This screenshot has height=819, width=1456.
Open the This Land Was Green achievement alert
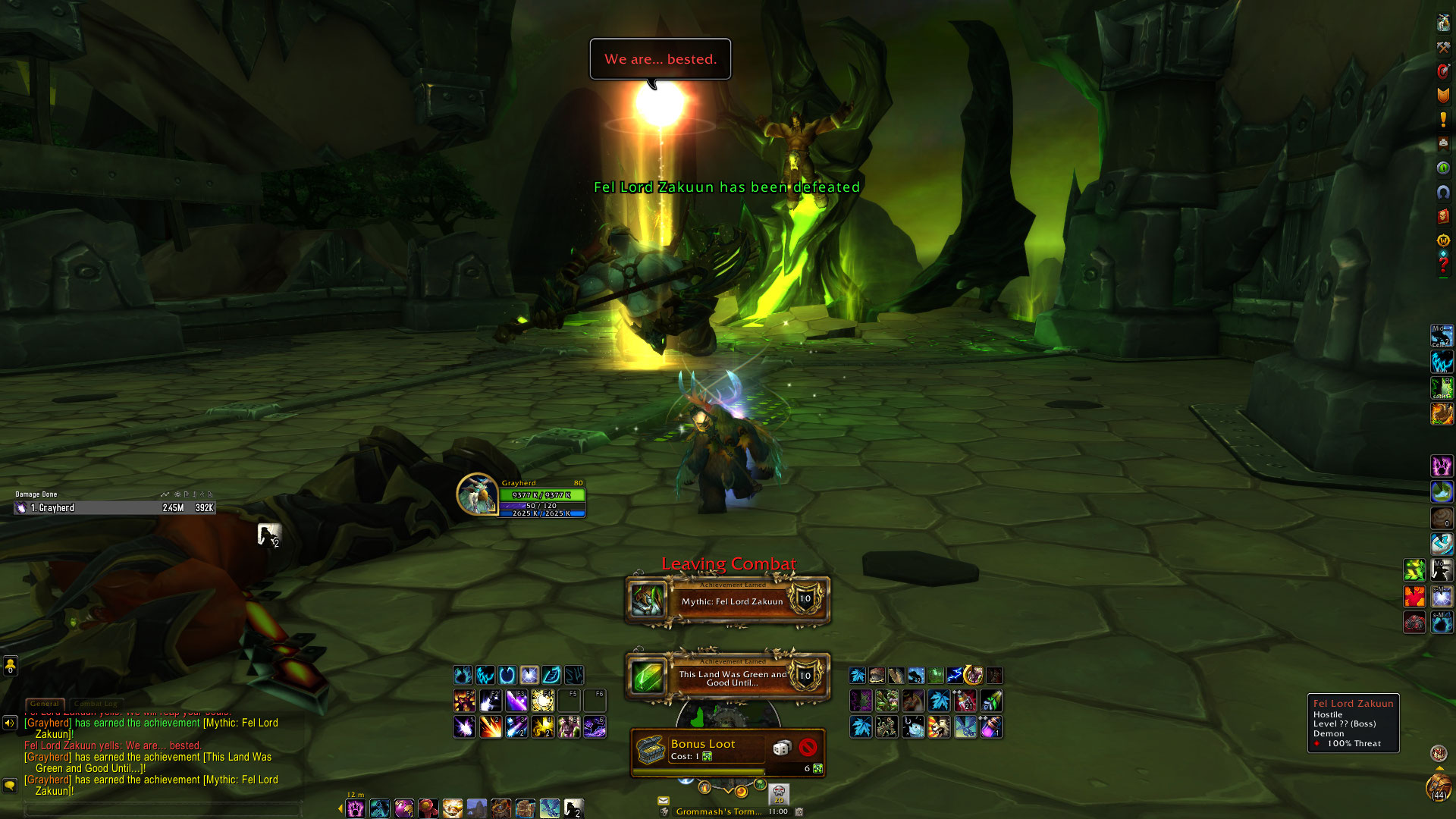(727, 677)
